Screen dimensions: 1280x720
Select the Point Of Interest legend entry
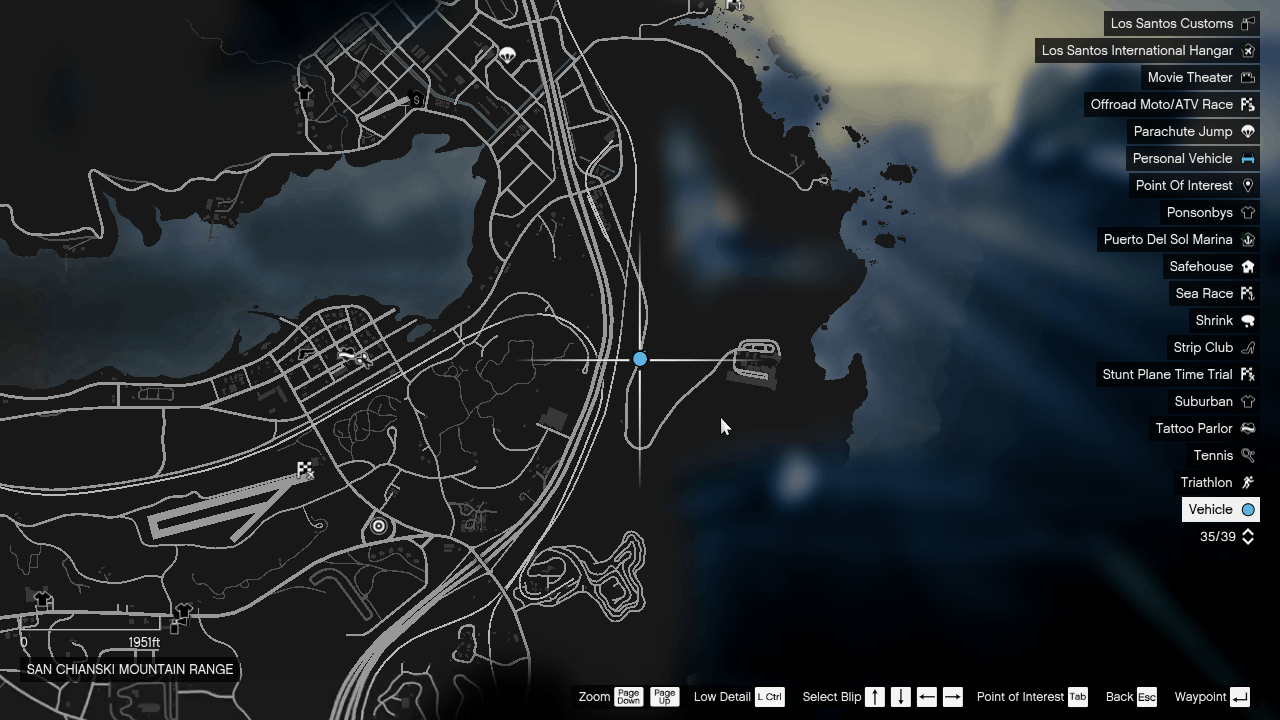tap(1183, 185)
